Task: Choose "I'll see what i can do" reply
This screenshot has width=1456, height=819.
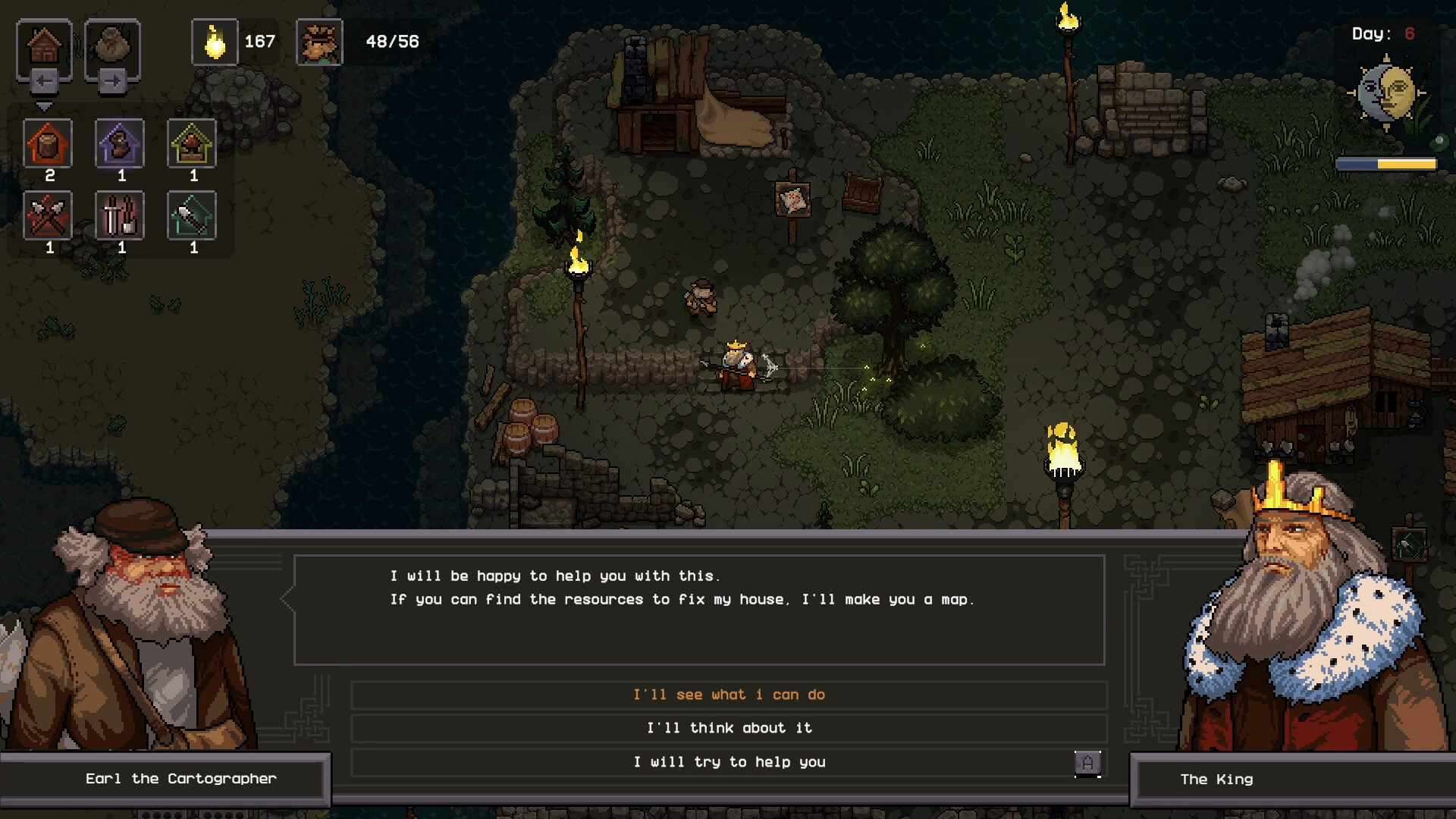Action: 729,695
